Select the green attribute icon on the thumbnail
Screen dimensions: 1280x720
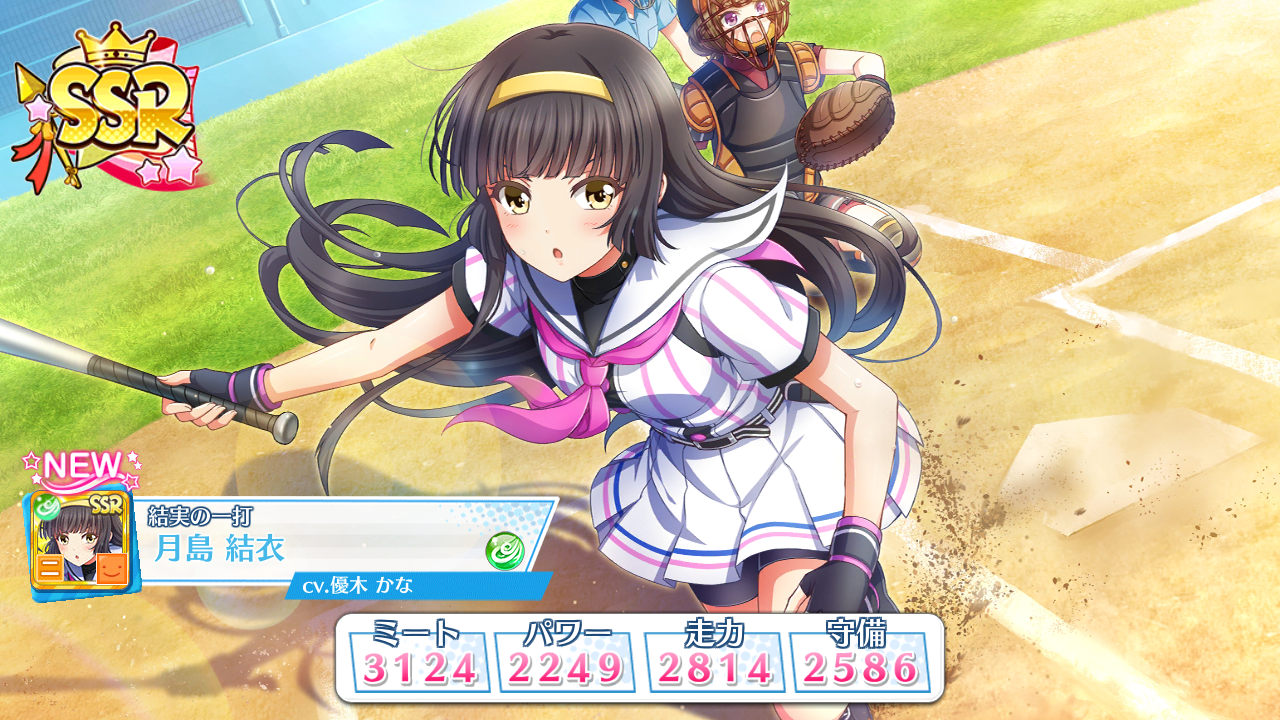click(45, 508)
